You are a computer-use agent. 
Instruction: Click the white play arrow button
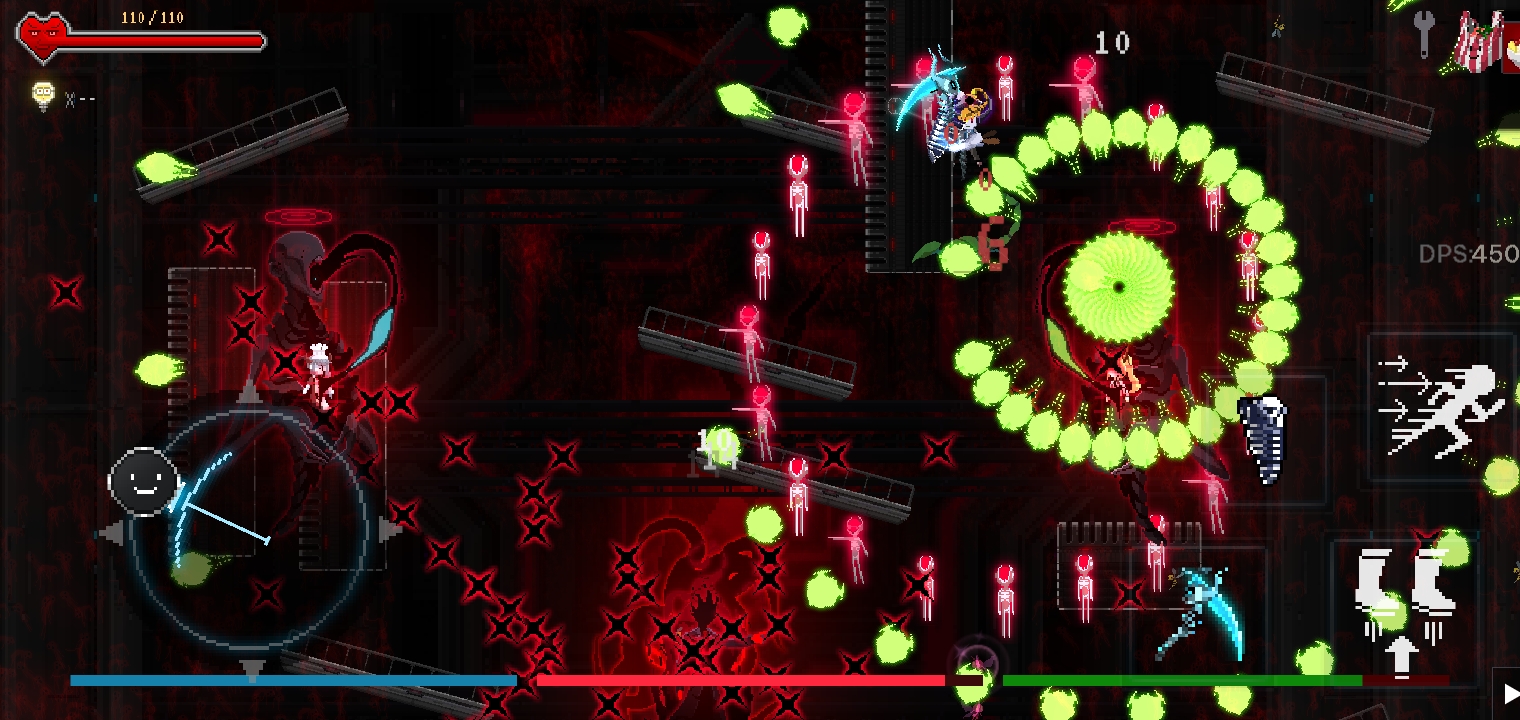[1506, 694]
